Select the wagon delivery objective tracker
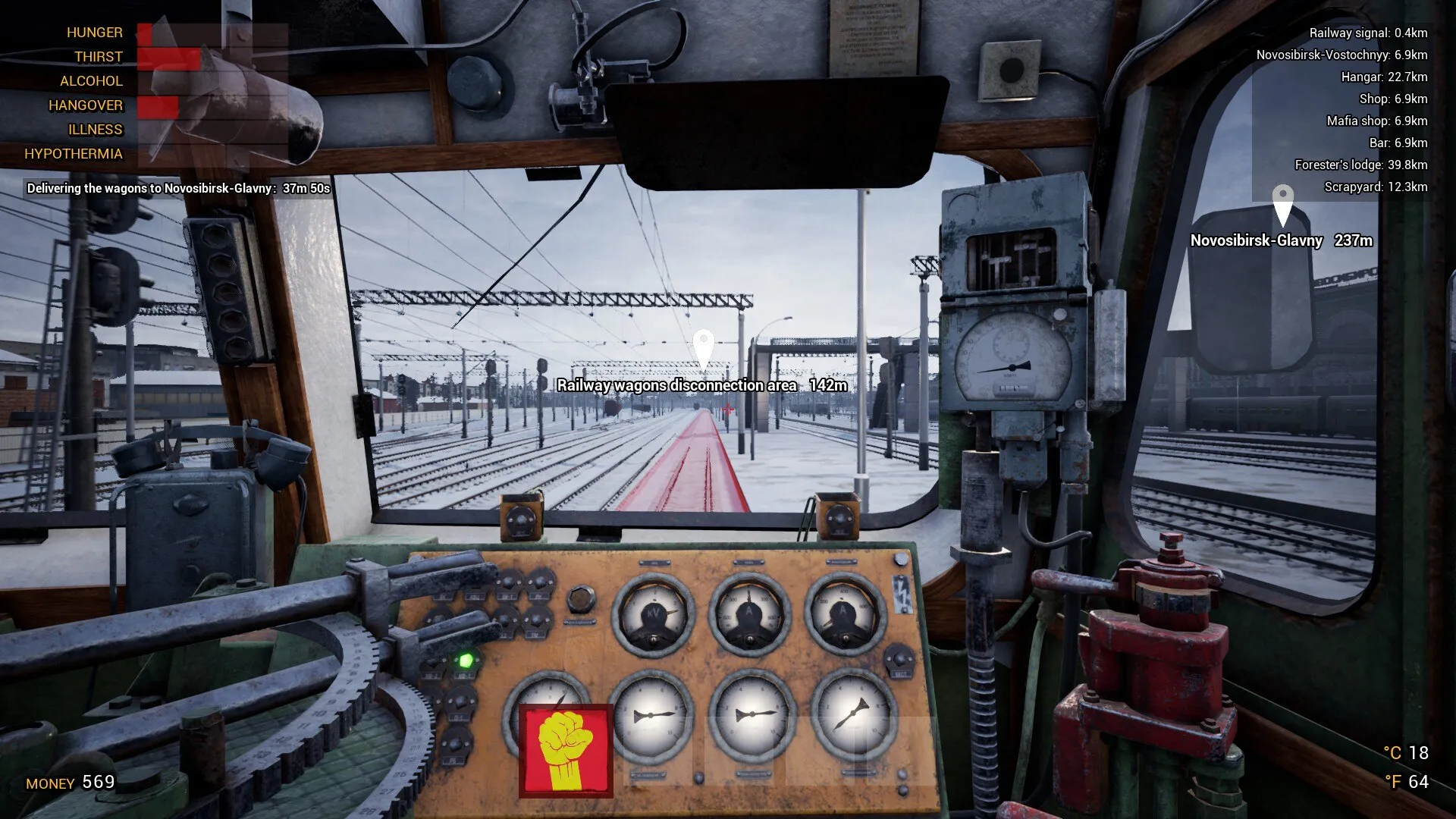Viewport: 1456px width, 819px height. click(x=178, y=188)
